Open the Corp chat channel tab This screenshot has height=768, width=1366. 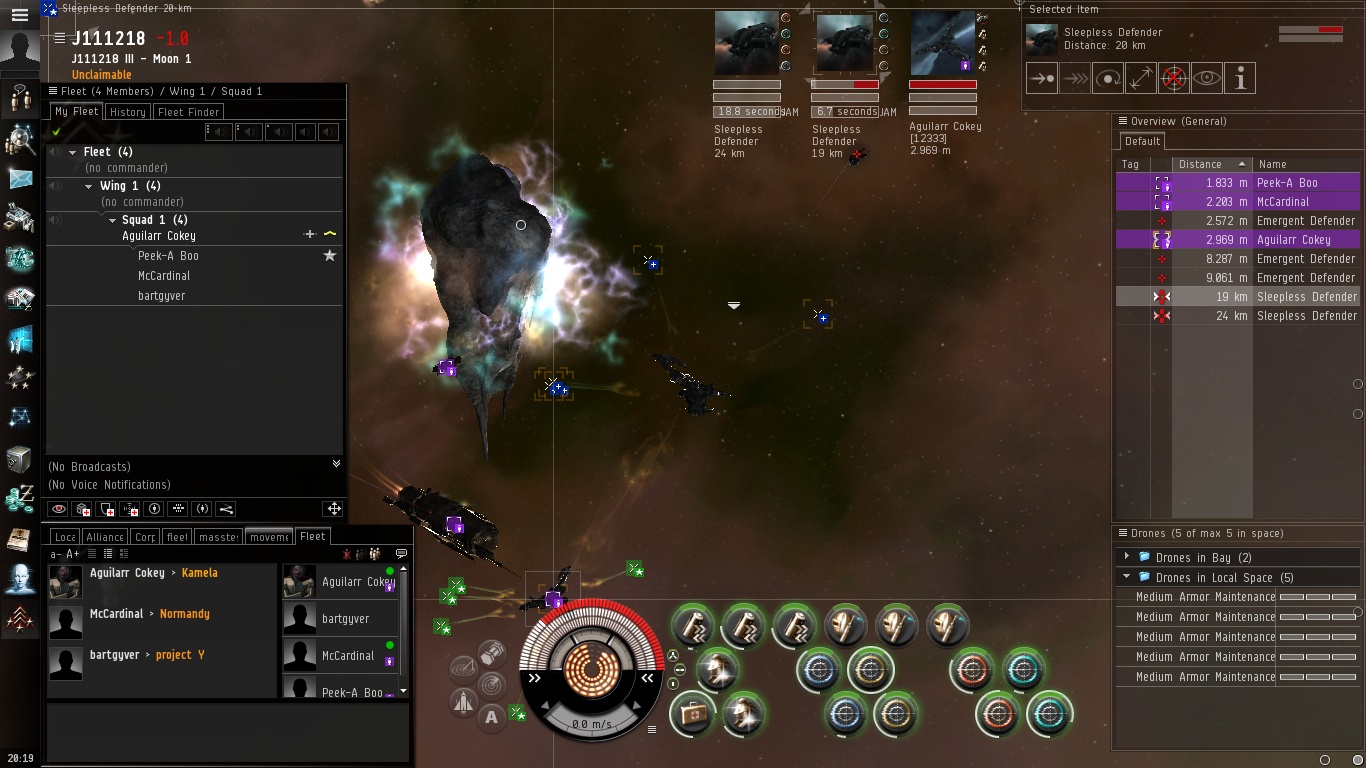[145, 537]
